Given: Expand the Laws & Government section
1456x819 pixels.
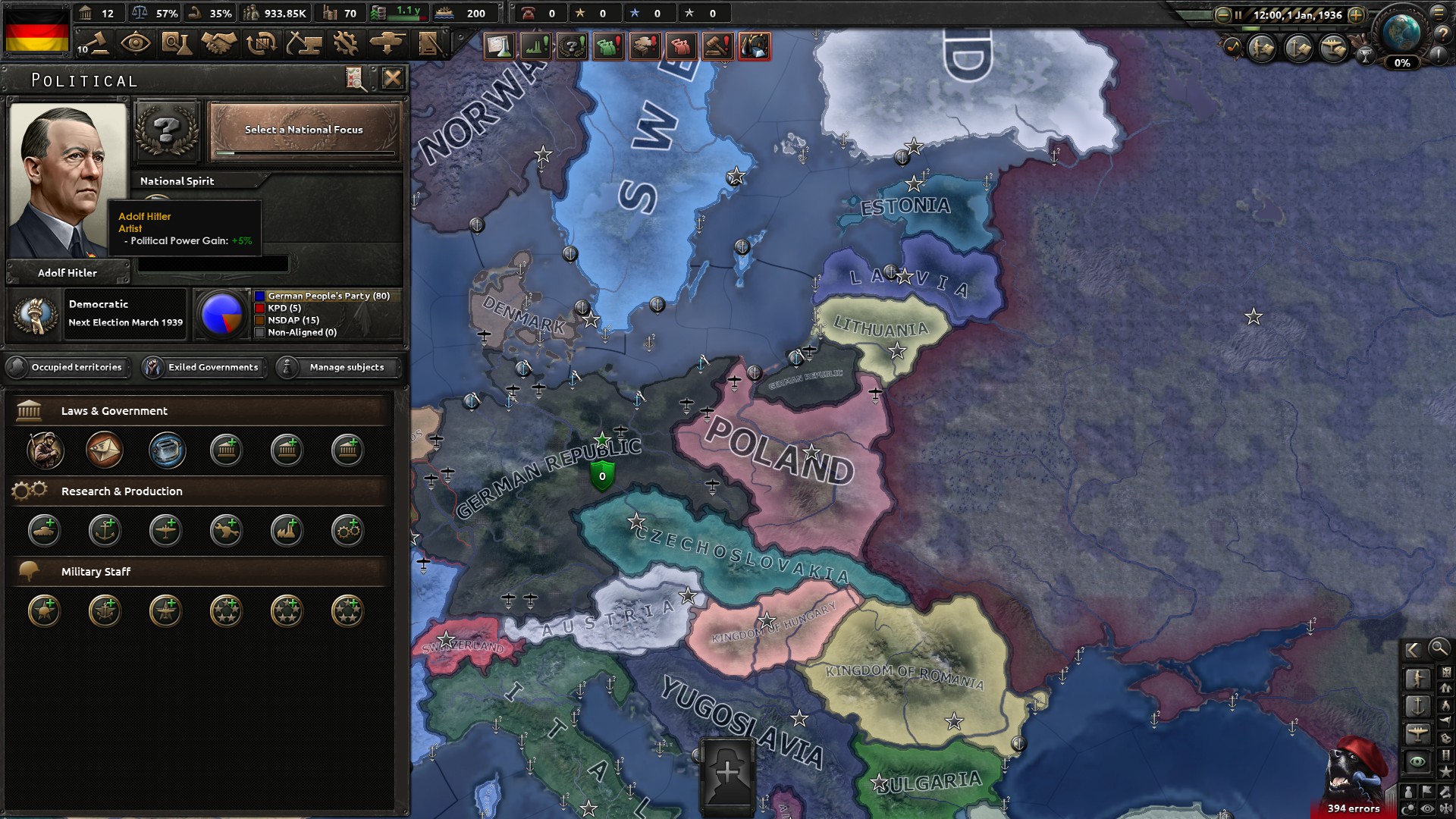Looking at the screenshot, I should (x=199, y=410).
